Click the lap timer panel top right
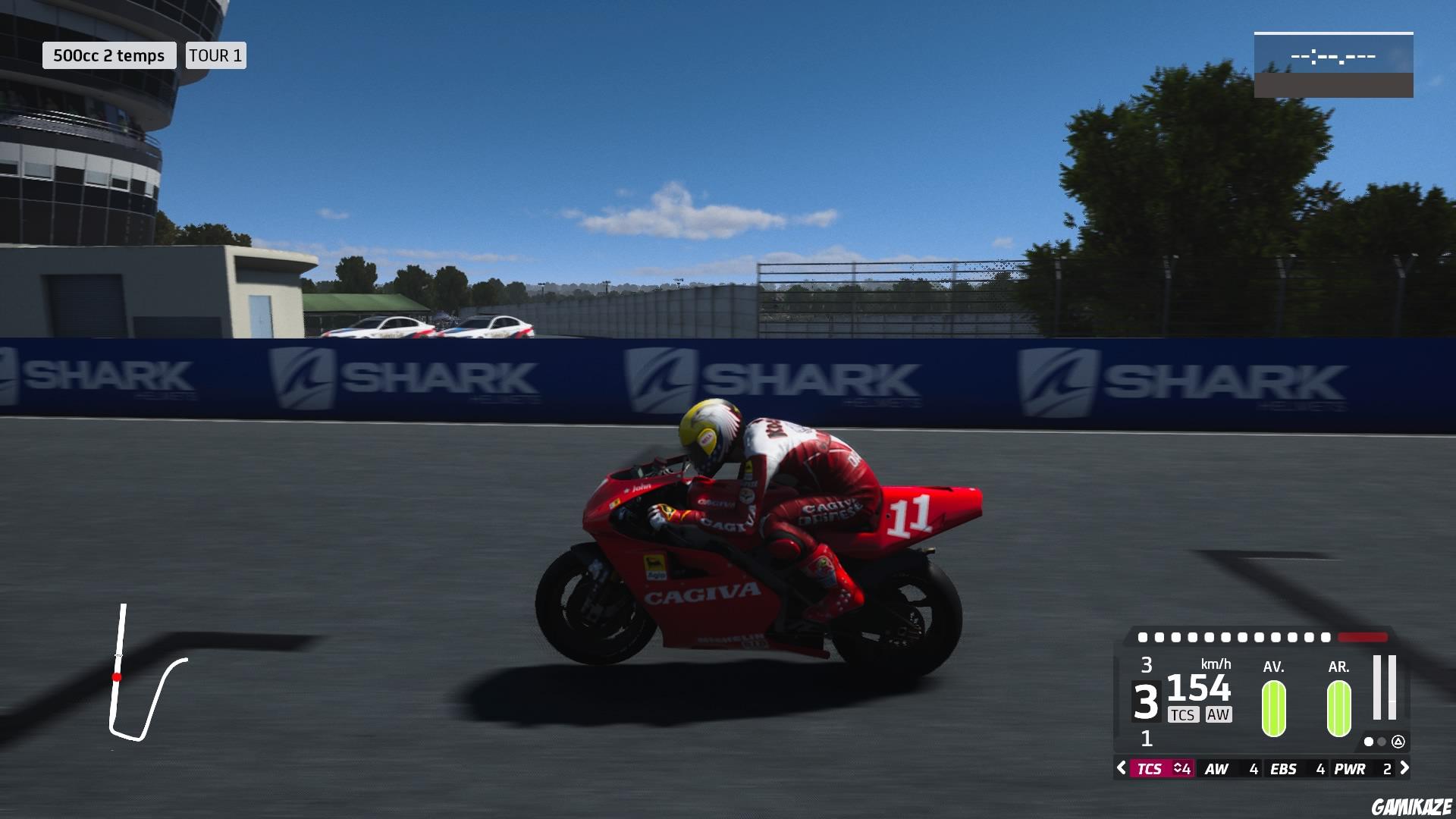1456x819 pixels. [x=1335, y=64]
